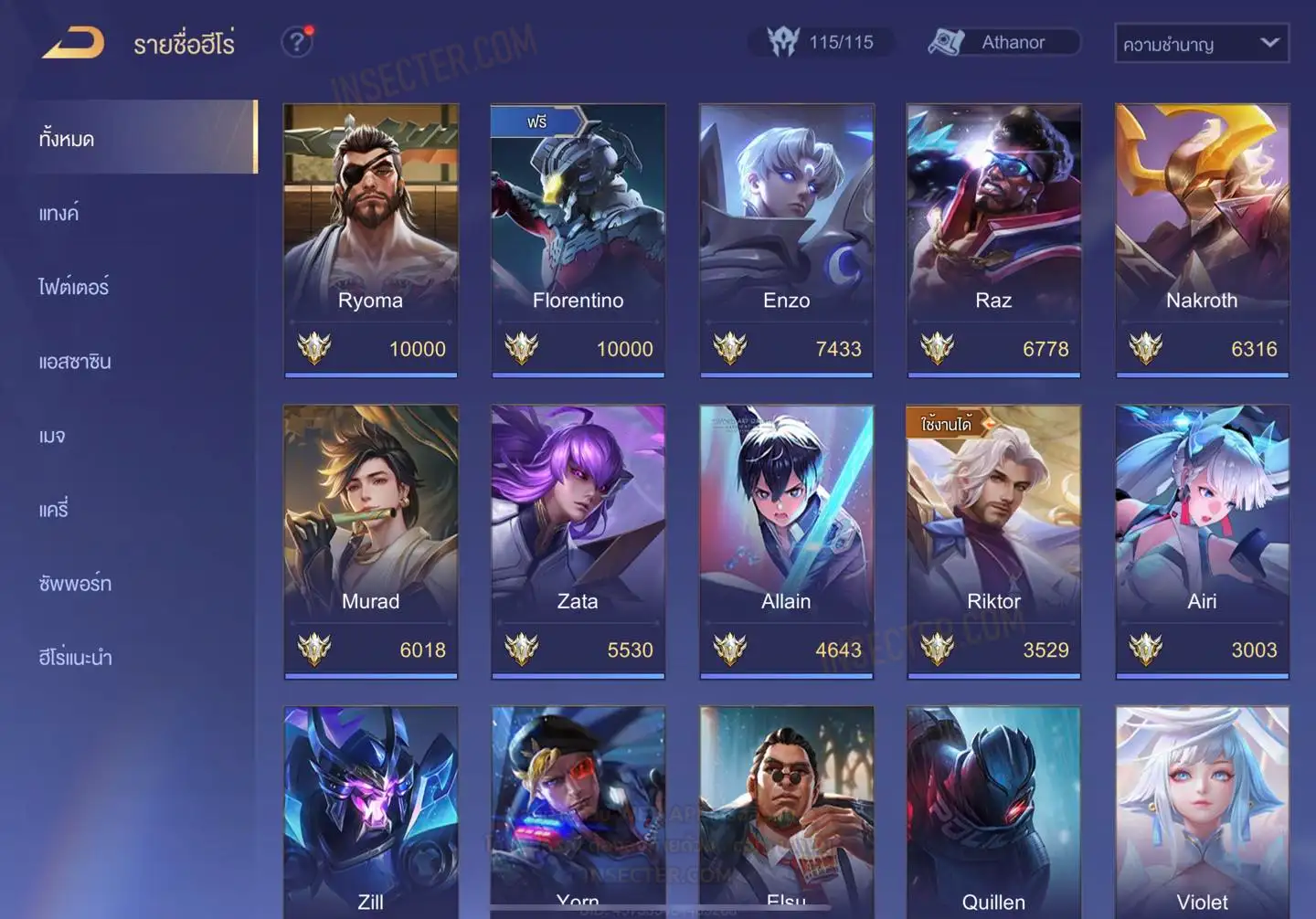The height and width of the screenshot is (919, 1316).
Task: Select the Nakroth hero card
Action: click(1202, 239)
